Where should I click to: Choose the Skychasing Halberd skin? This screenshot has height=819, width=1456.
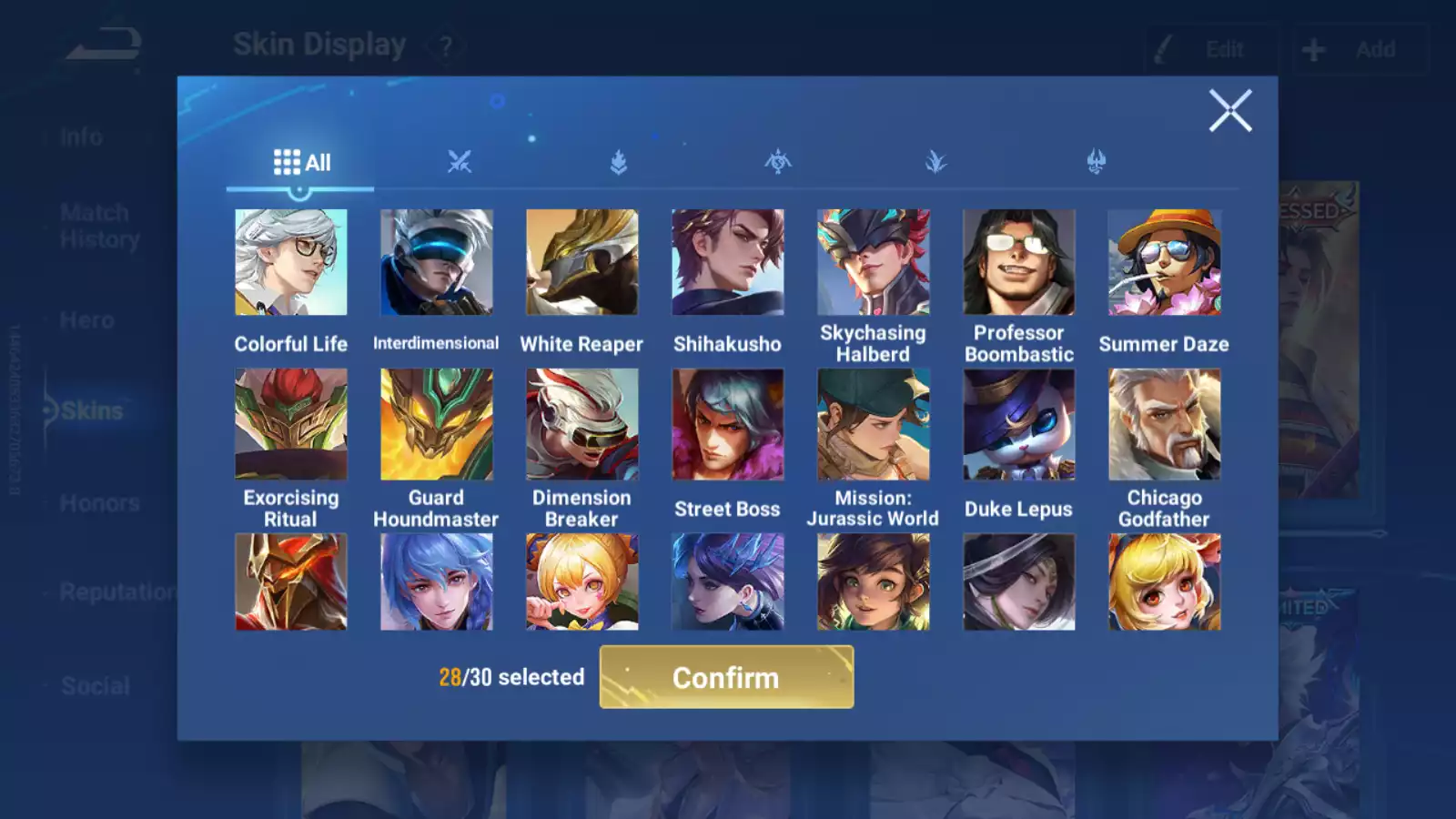pyautogui.click(x=874, y=263)
